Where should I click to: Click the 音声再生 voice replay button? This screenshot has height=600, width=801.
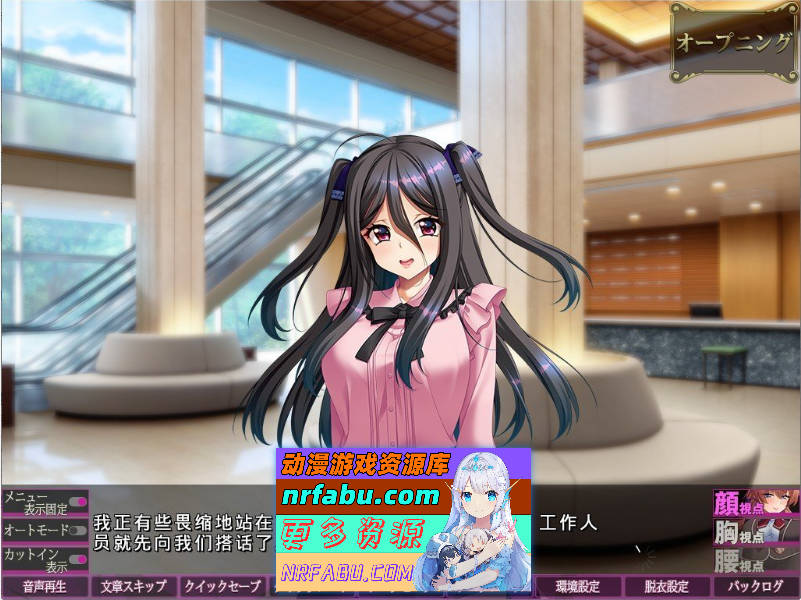click(x=45, y=587)
